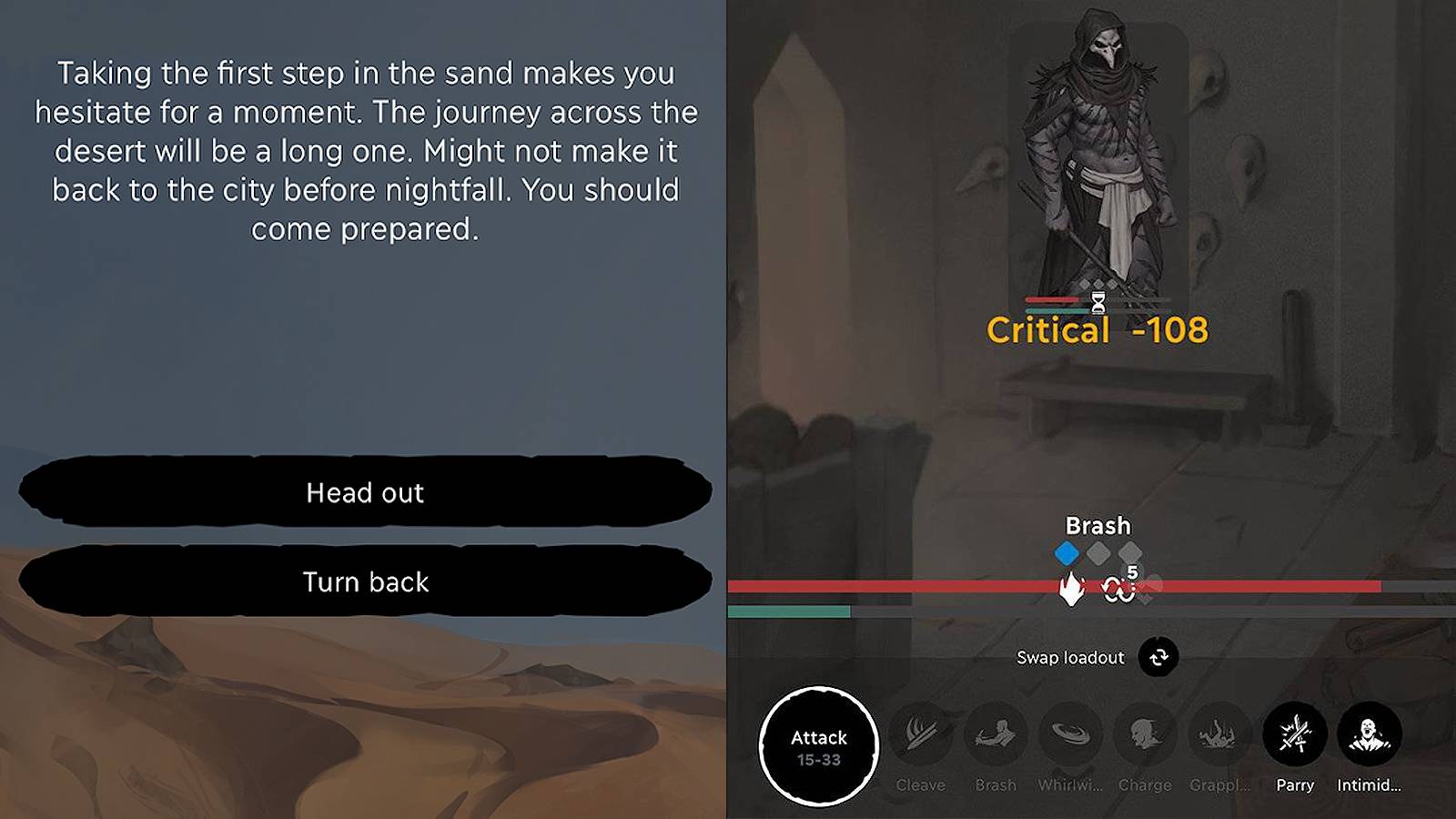
Task: Select the Brash ability icon
Action: (x=996, y=735)
